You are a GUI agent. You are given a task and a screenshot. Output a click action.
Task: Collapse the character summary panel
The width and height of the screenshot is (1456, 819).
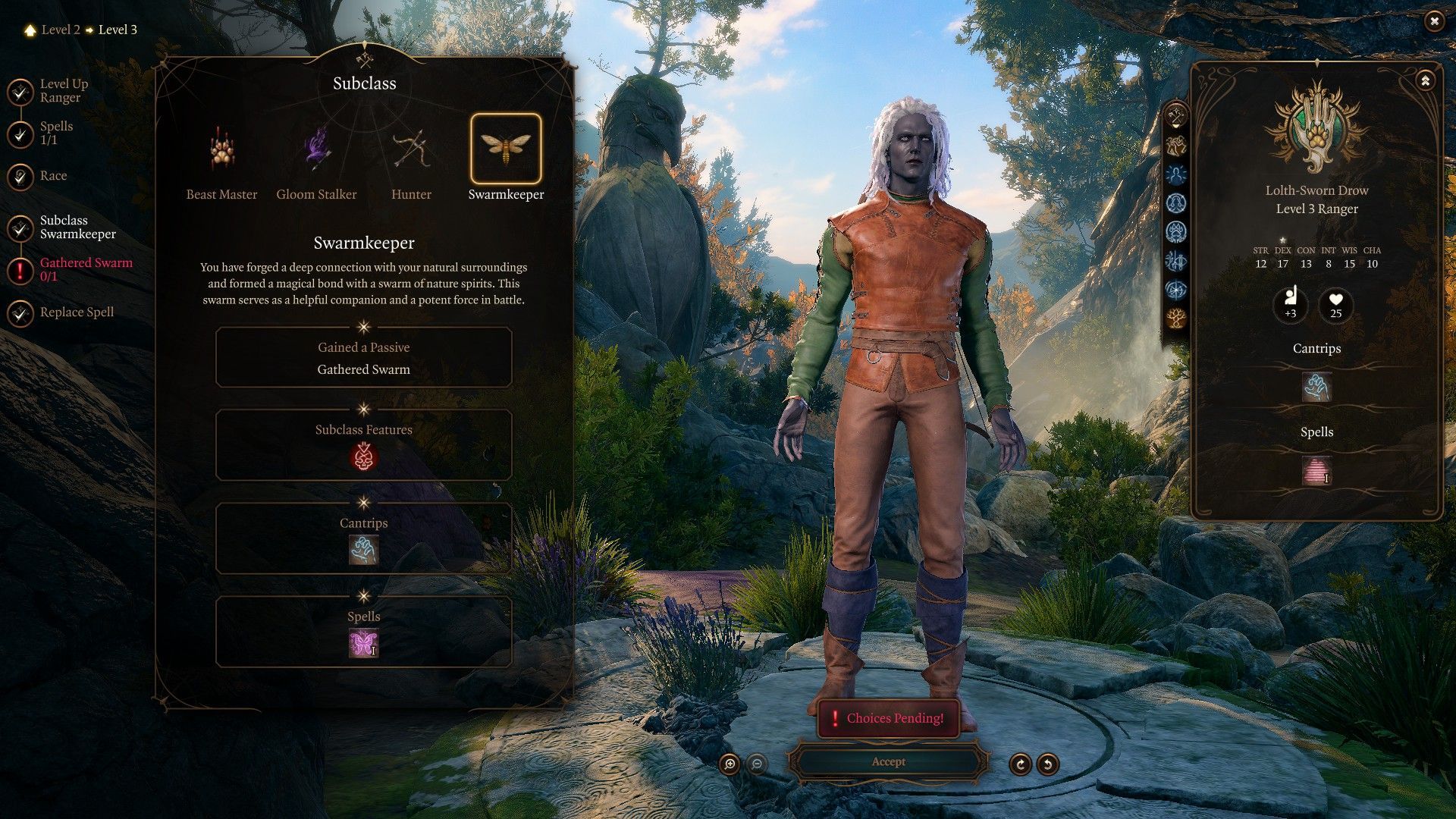click(x=1425, y=80)
